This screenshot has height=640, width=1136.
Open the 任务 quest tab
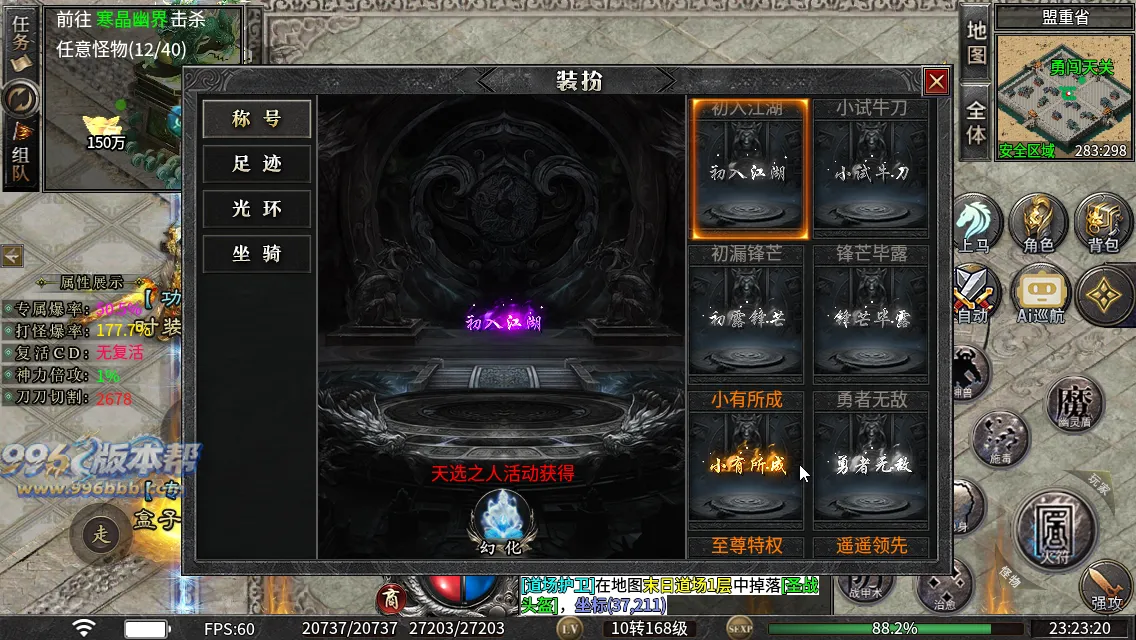pyautogui.click(x=21, y=42)
